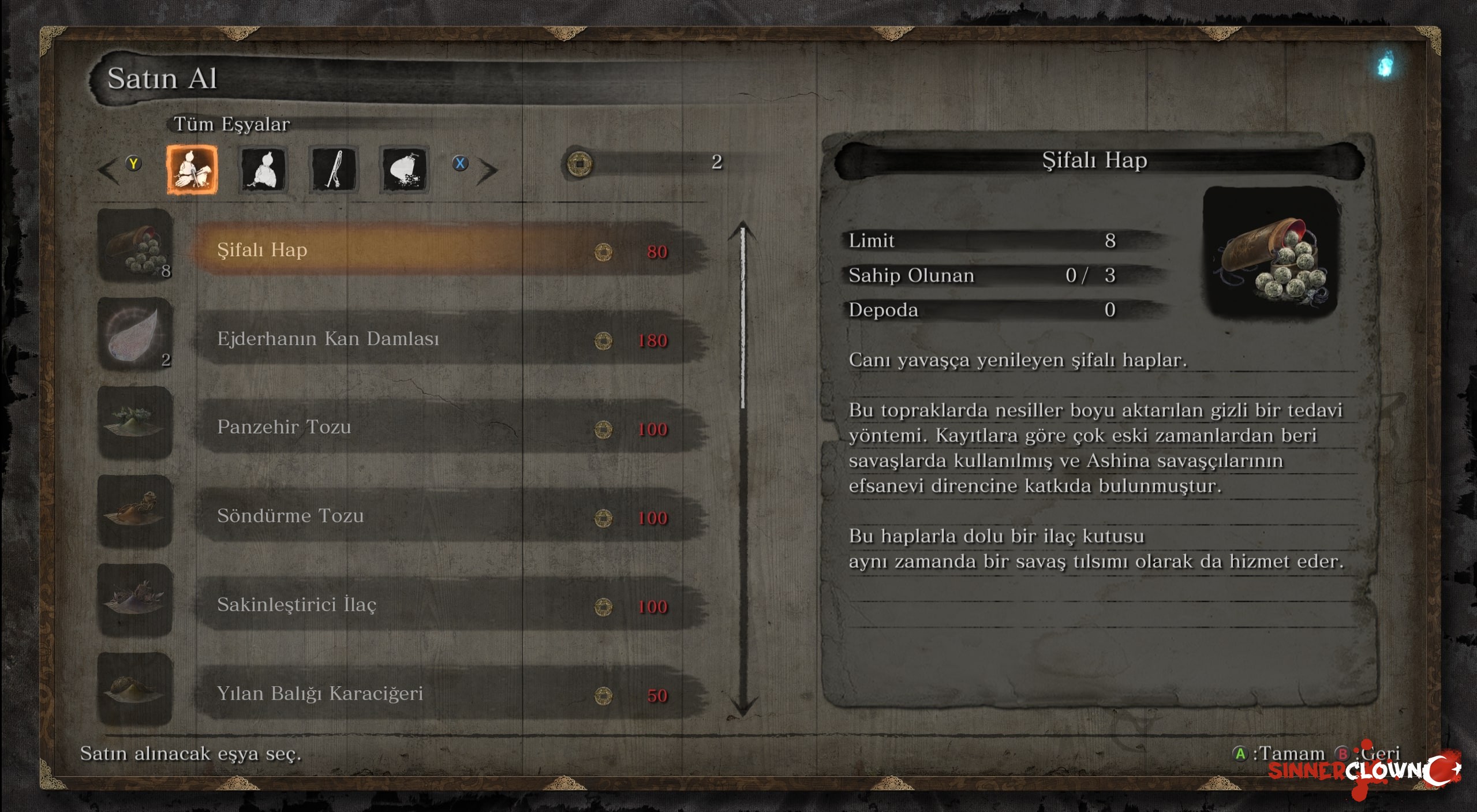Screen dimensions: 1477x812
Task: Click the right category arrow
Action: tap(489, 171)
